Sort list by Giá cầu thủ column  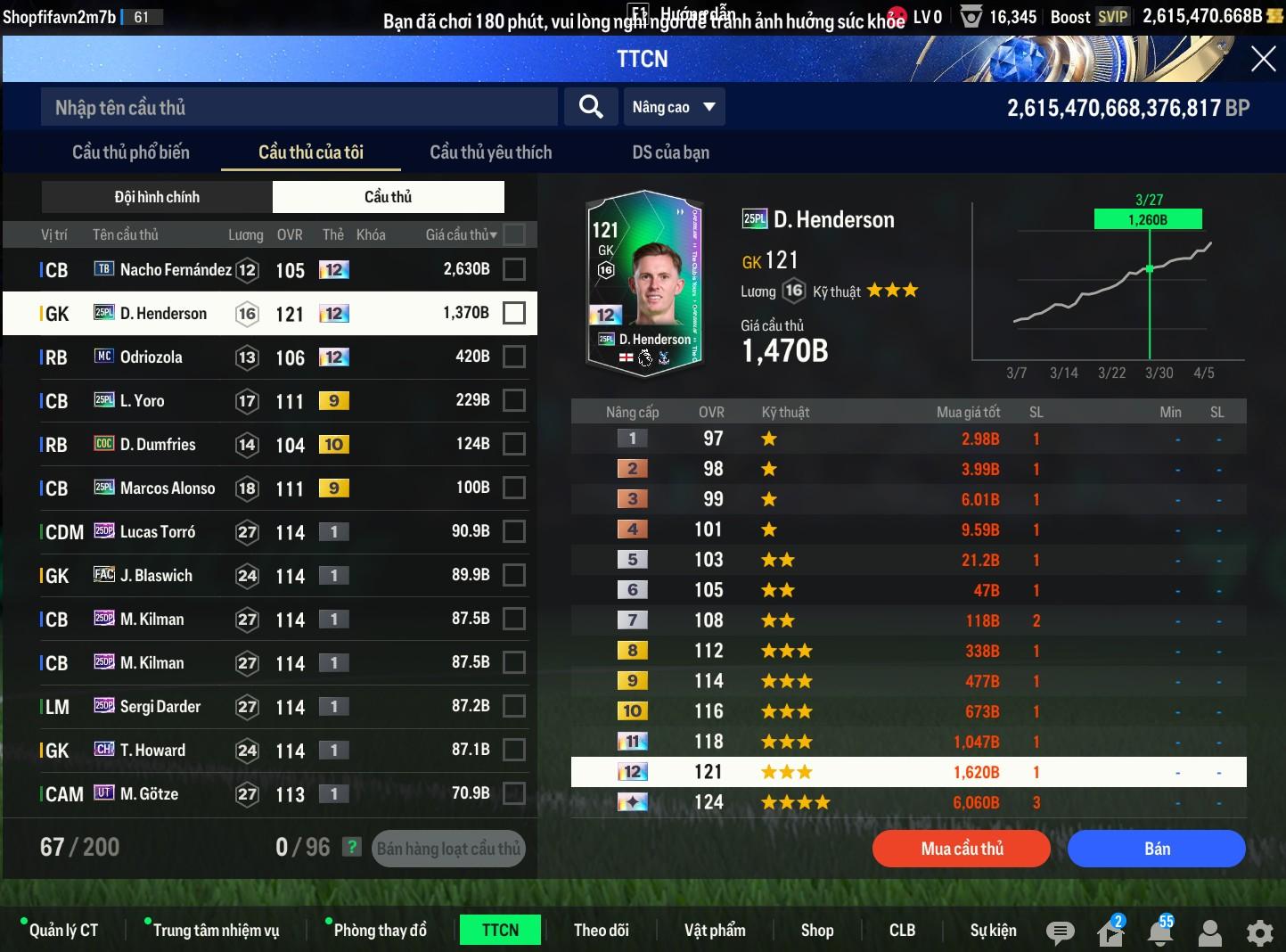(461, 234)
